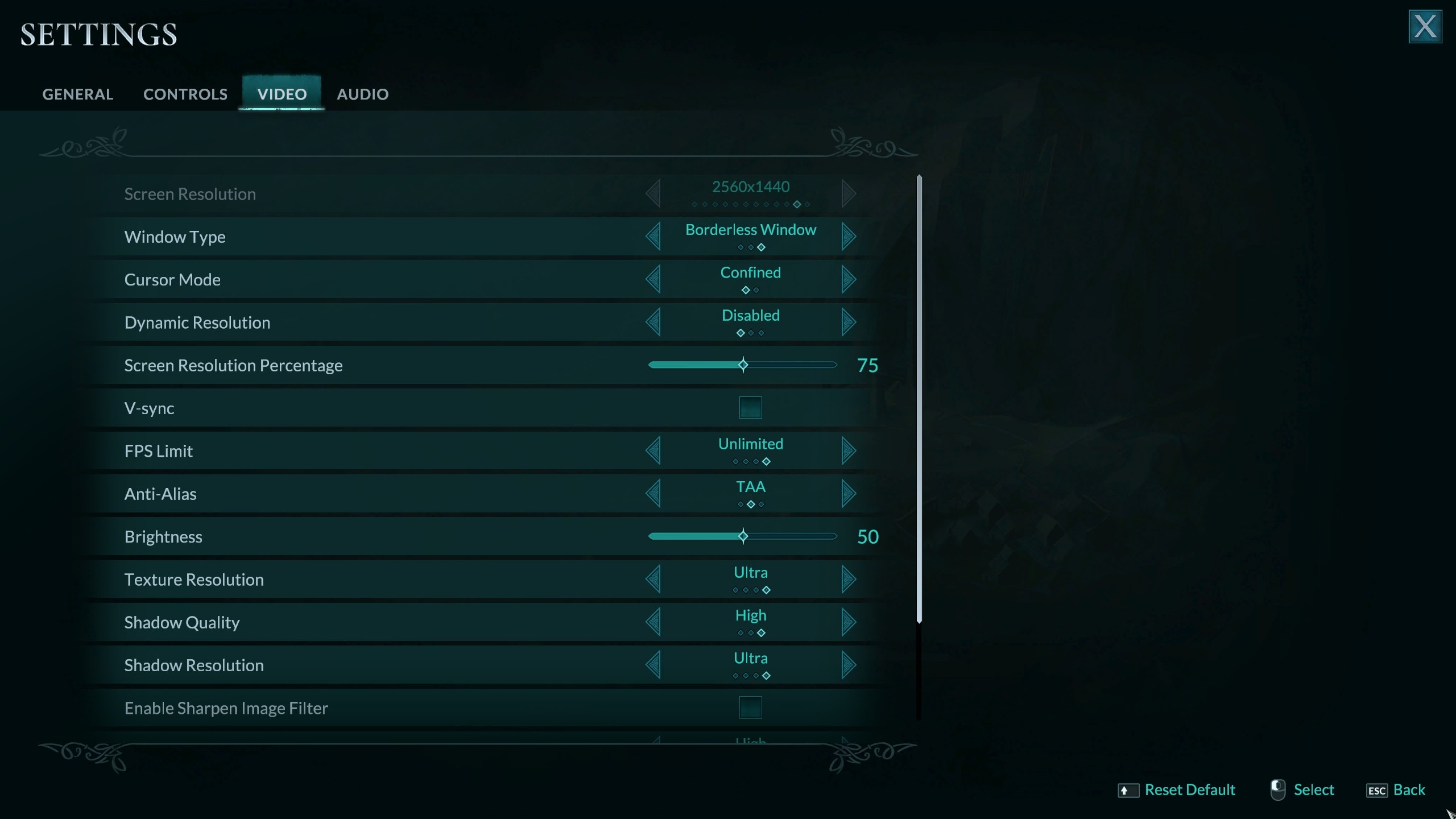Set the Brightness slider
The image size is (1456, 819).
coord(743,536)
